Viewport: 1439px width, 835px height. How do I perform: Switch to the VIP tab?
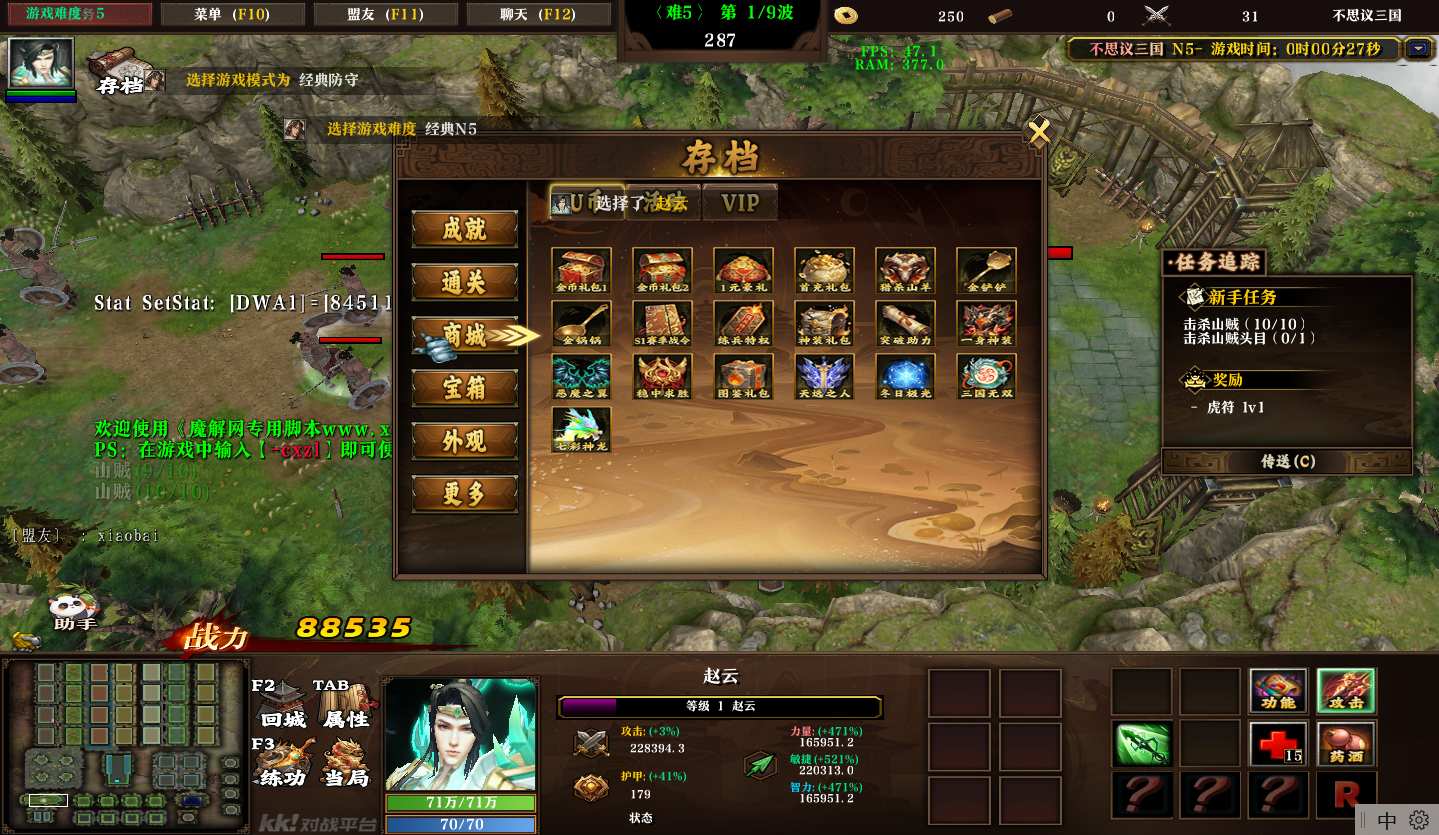point(740,203)
